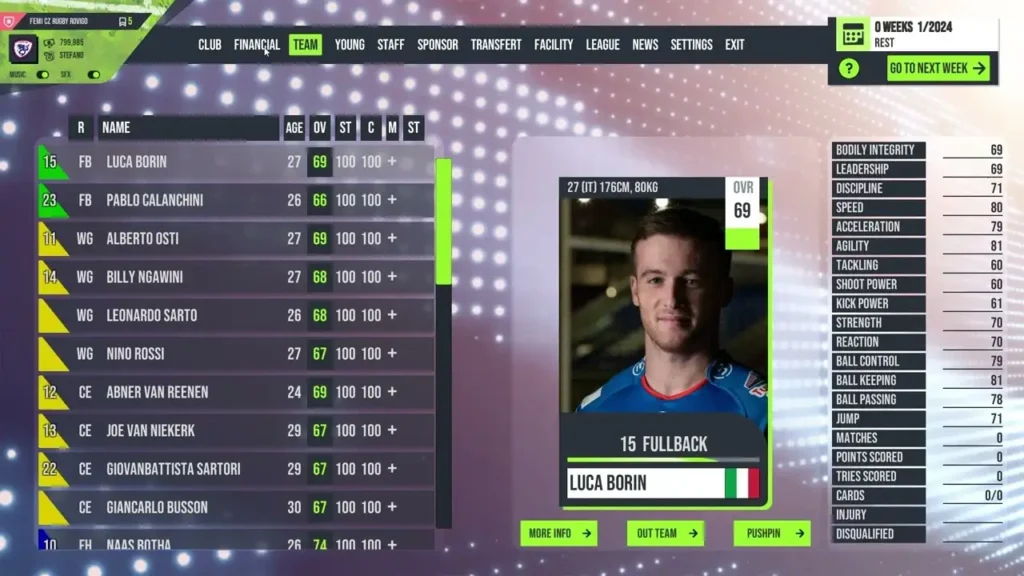Click the Out Team button
The width and height of the screenshot is (1024, 576).
[665, 533]
